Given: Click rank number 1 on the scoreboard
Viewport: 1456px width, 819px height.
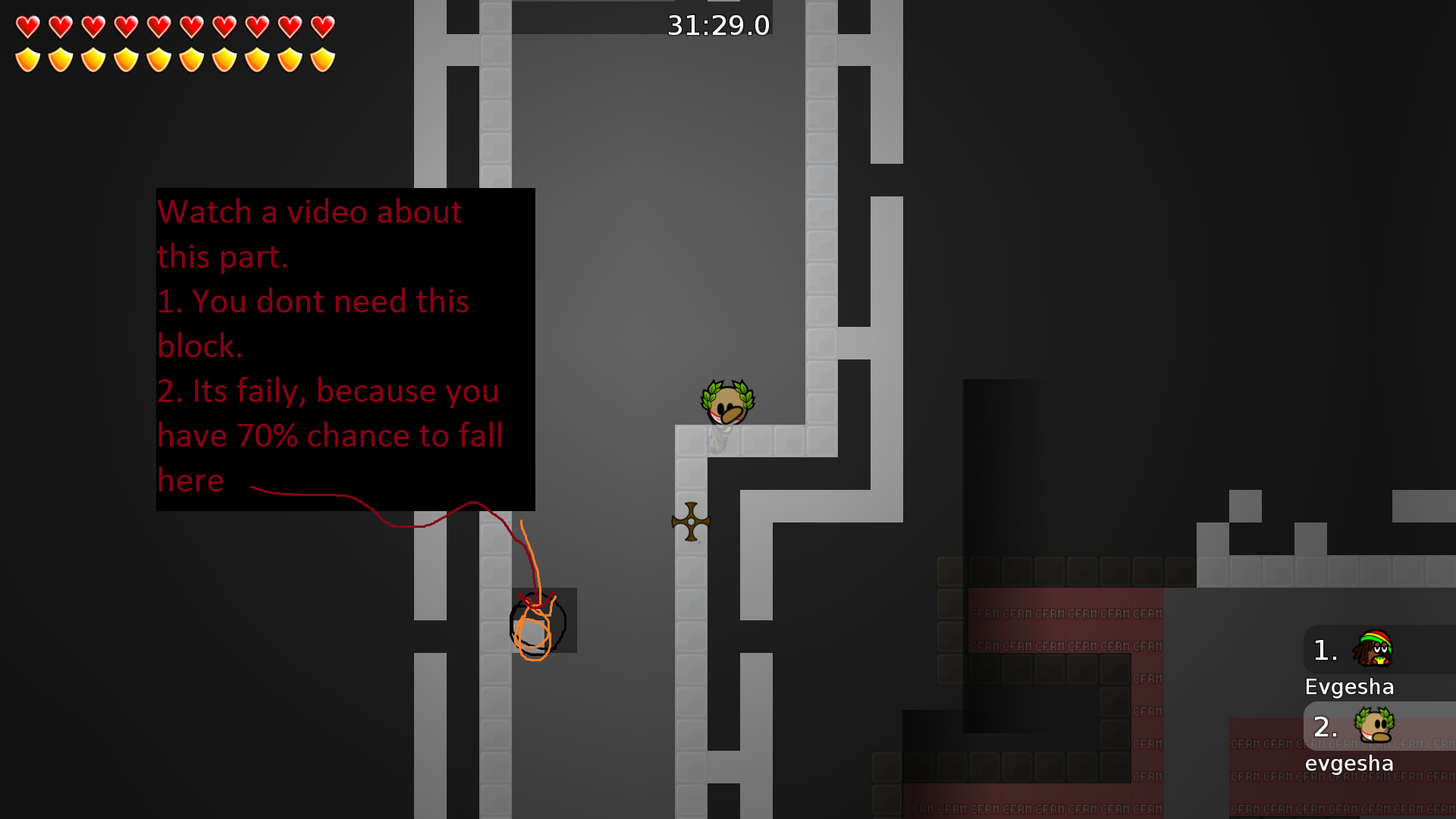Looking at the screenshot, I should tap(1326, 650).
